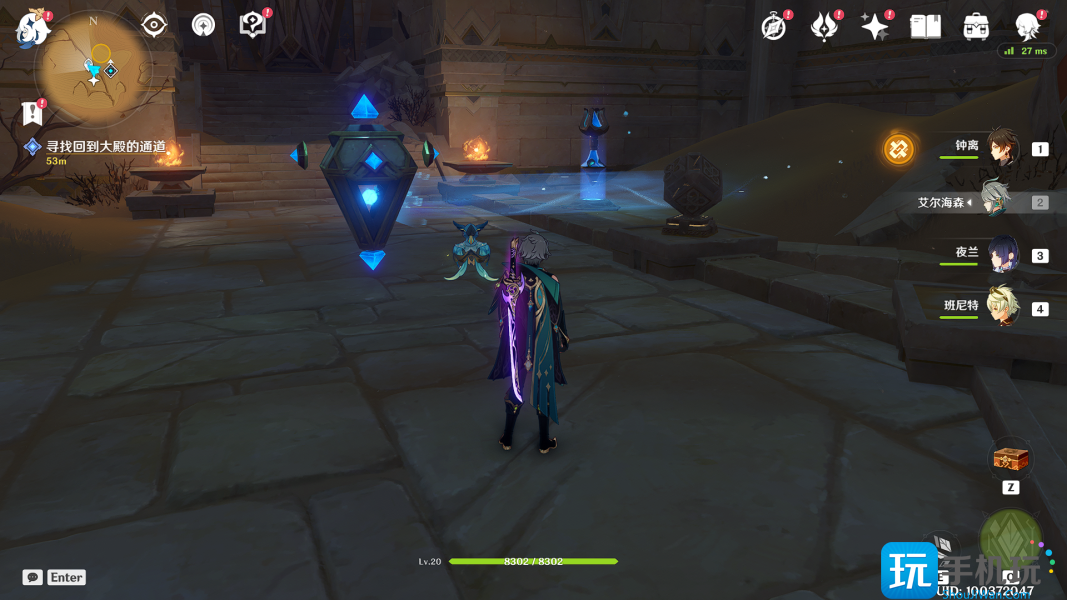The width and height of the screenshot is (1067, 600).
Task: Switch to party member 班尼特
Action: point(1003,307)
